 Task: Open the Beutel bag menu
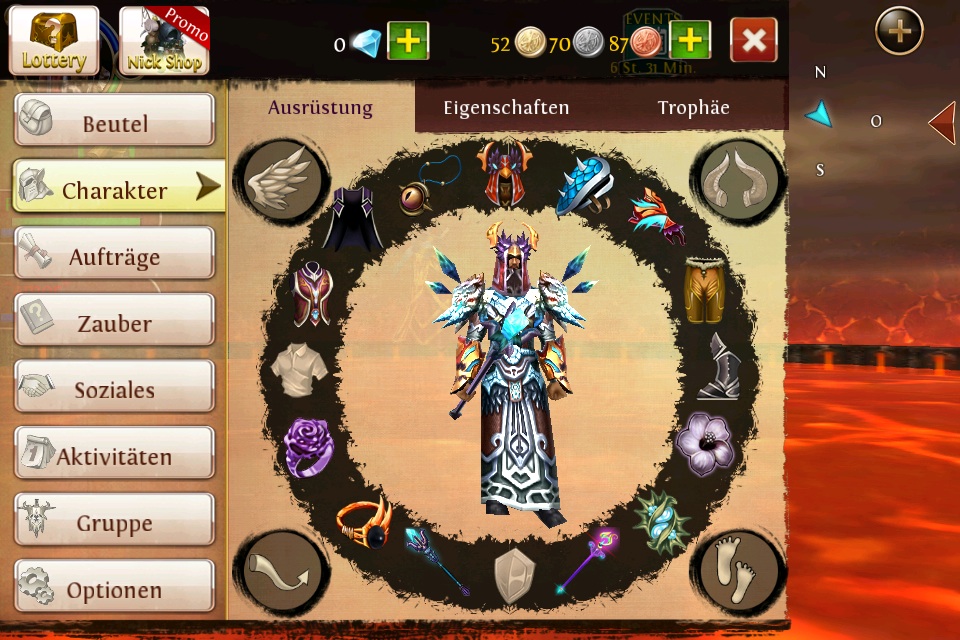[x=114, y=122]
